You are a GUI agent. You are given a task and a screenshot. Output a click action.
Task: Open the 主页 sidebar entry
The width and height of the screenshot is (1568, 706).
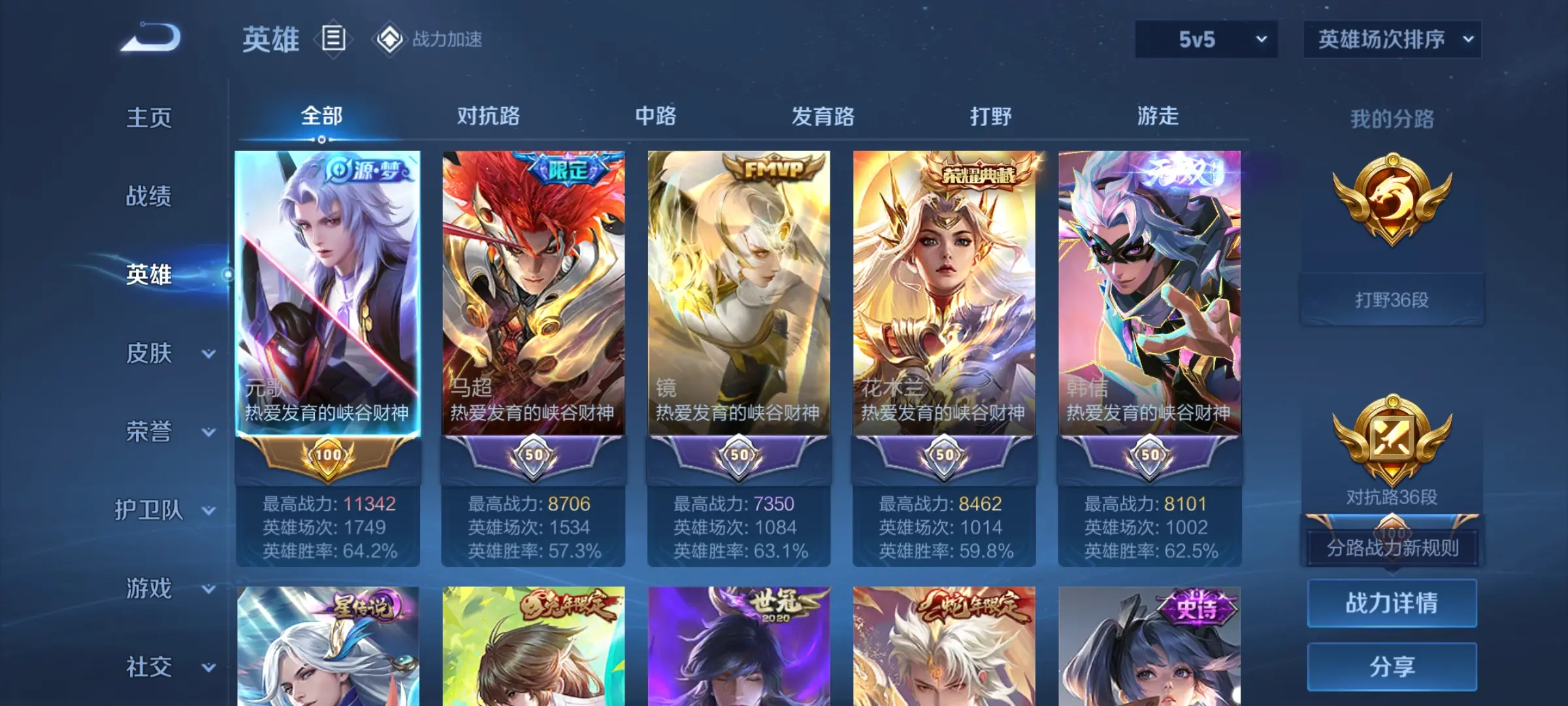pos(149,118)
